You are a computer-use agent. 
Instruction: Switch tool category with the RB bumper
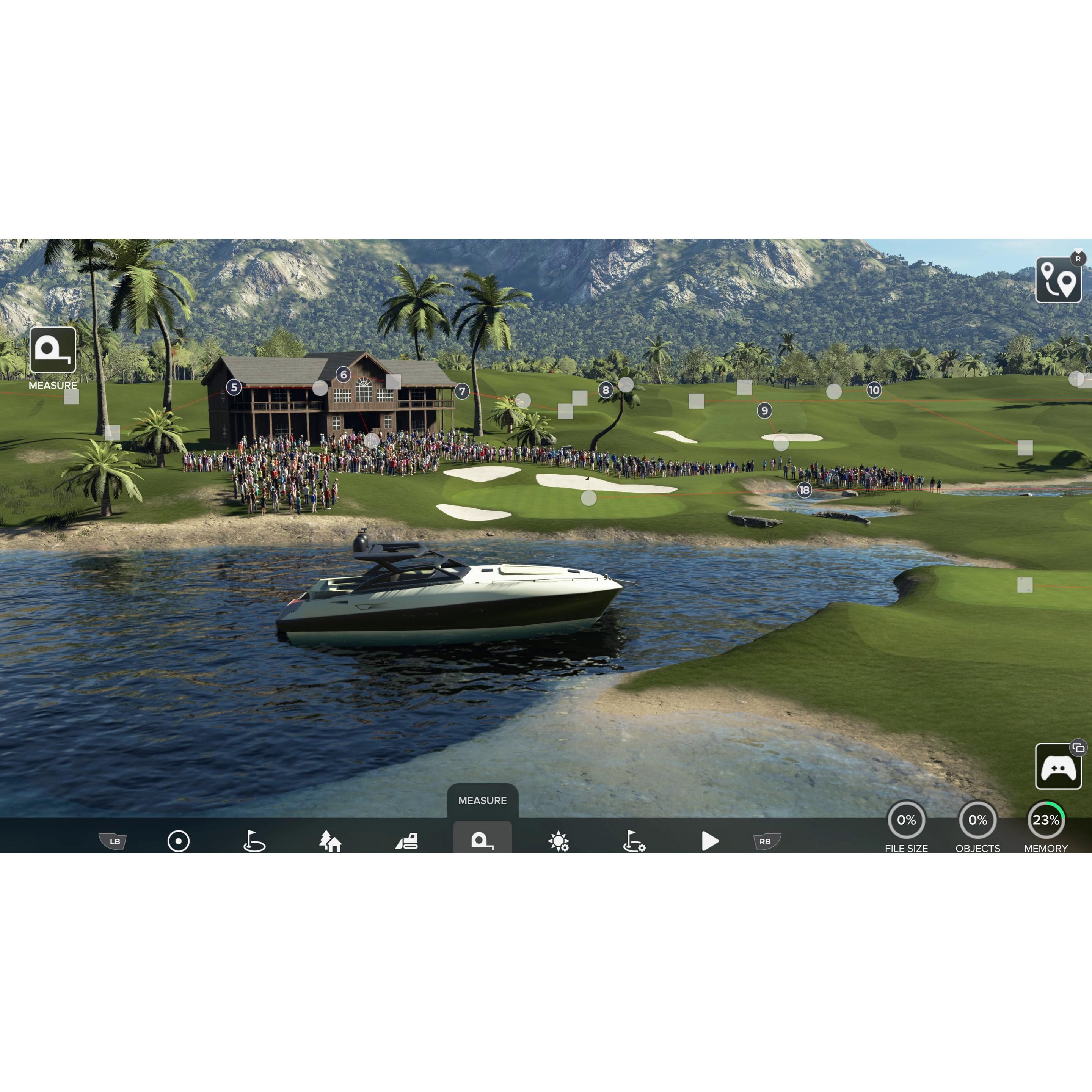766,842
